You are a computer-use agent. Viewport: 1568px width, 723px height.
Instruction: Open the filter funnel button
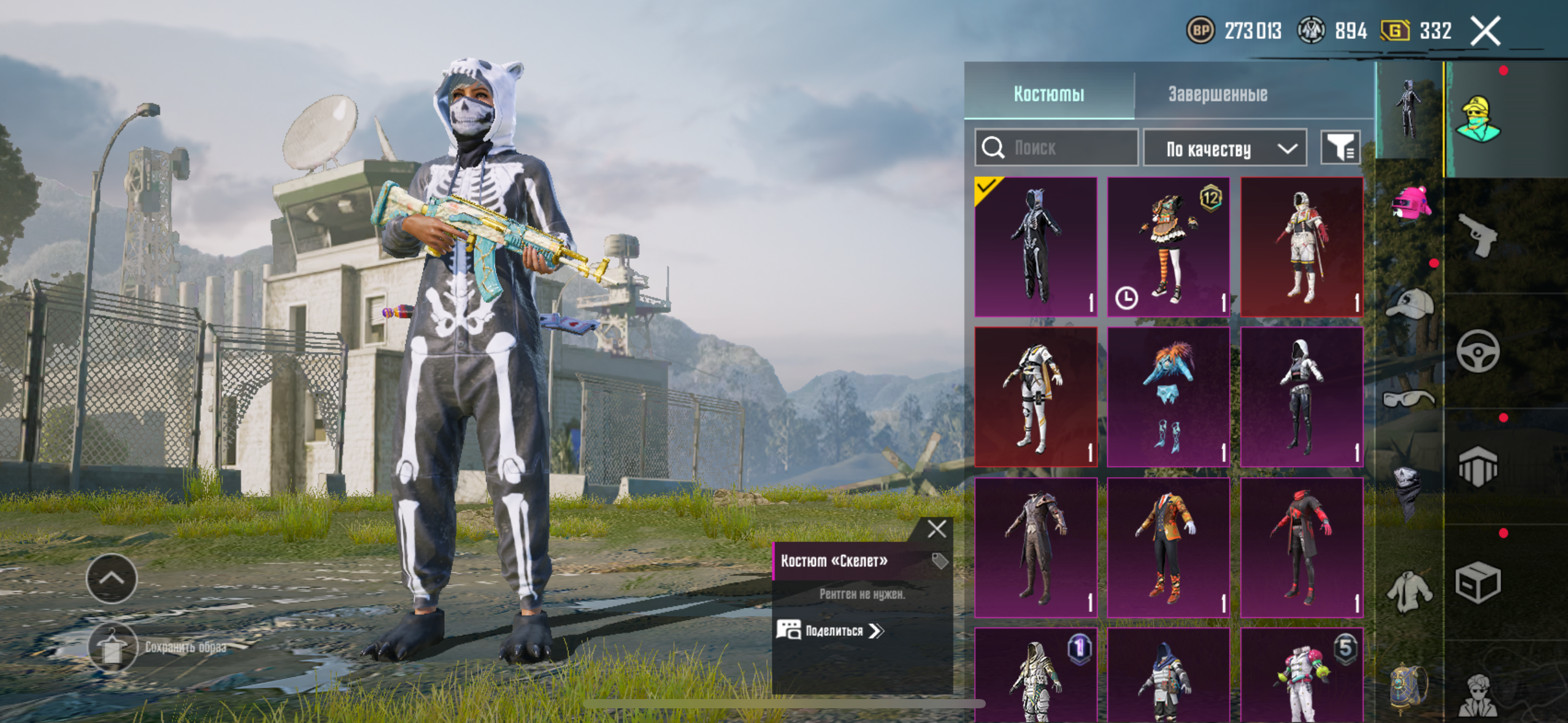click(x=1340, y=148)
